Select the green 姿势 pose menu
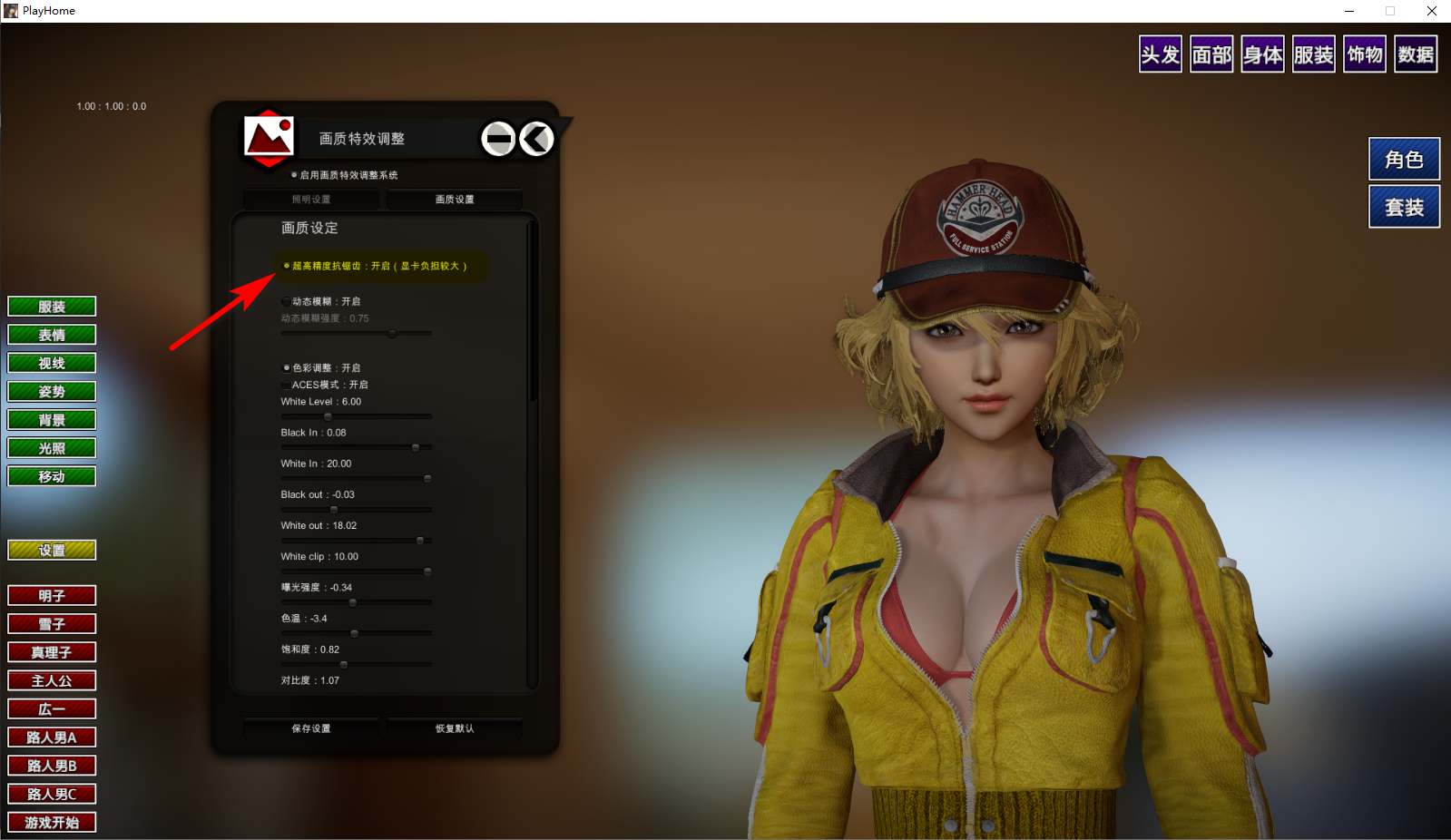This screenshot has height=840, width=1451. (52, 392)
